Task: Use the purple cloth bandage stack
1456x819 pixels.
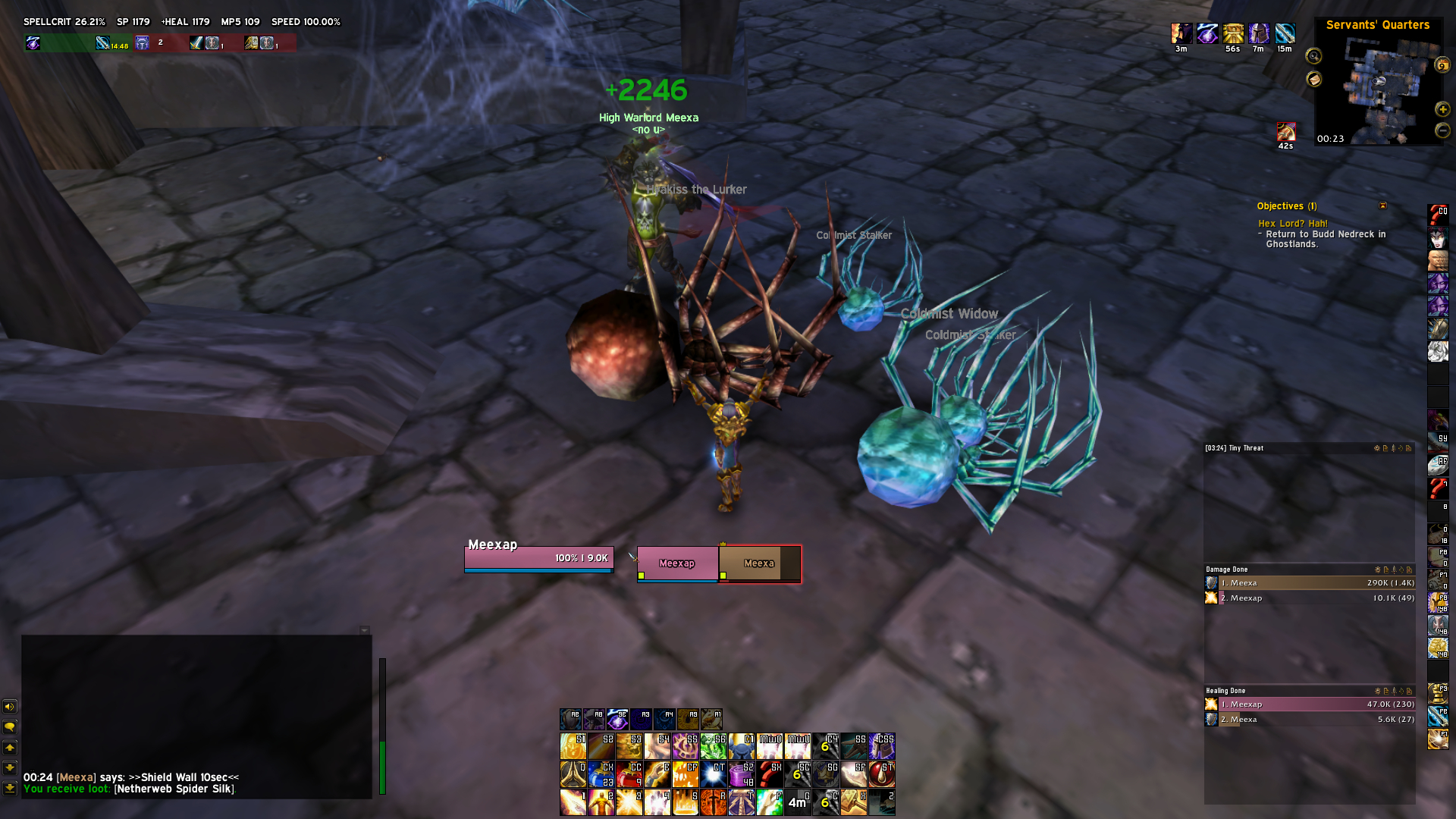Action: pyautogui.click(x=741, y=774)
